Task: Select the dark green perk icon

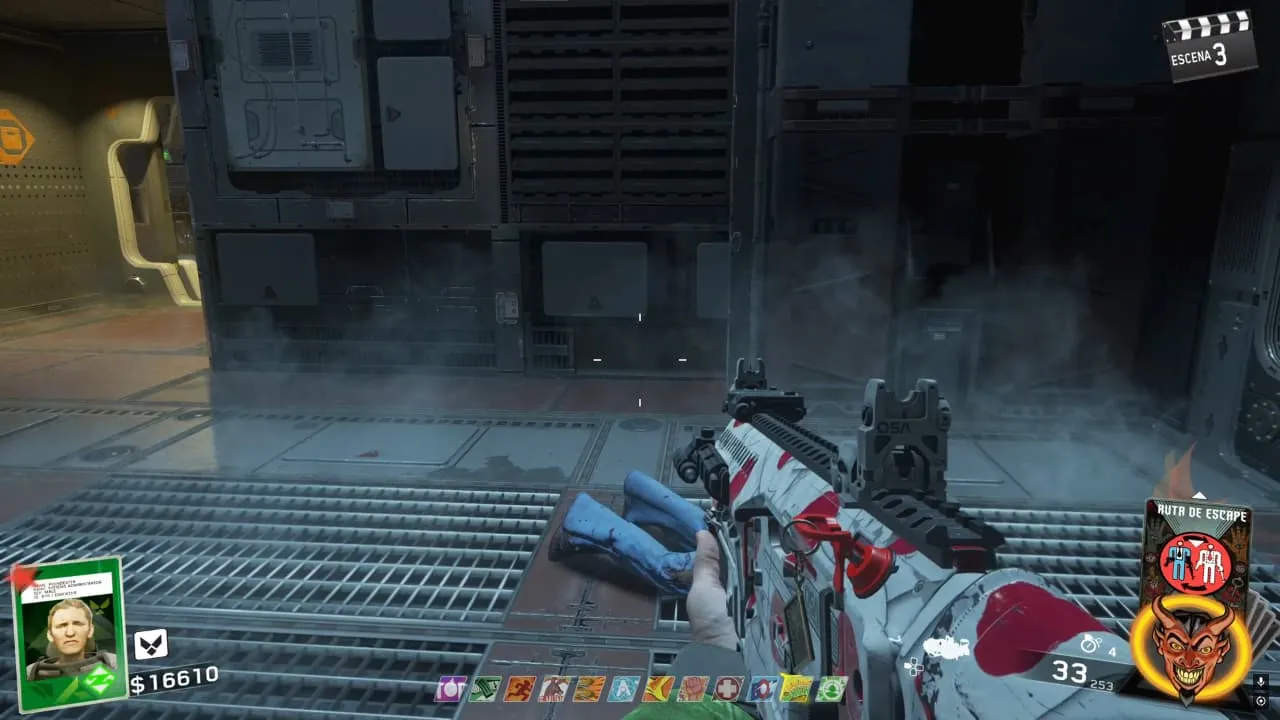Action: click(x=484, y=688)
